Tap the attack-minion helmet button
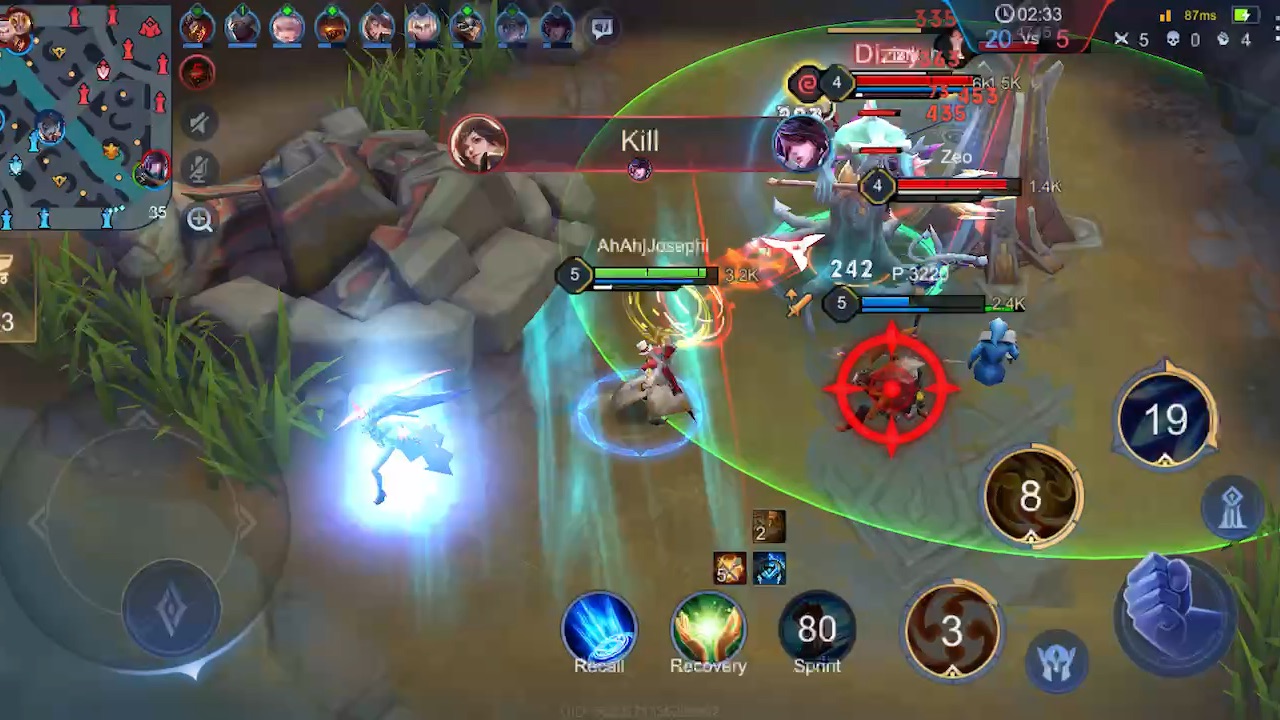This screenshot has width=1280, height=720. 1056,663
